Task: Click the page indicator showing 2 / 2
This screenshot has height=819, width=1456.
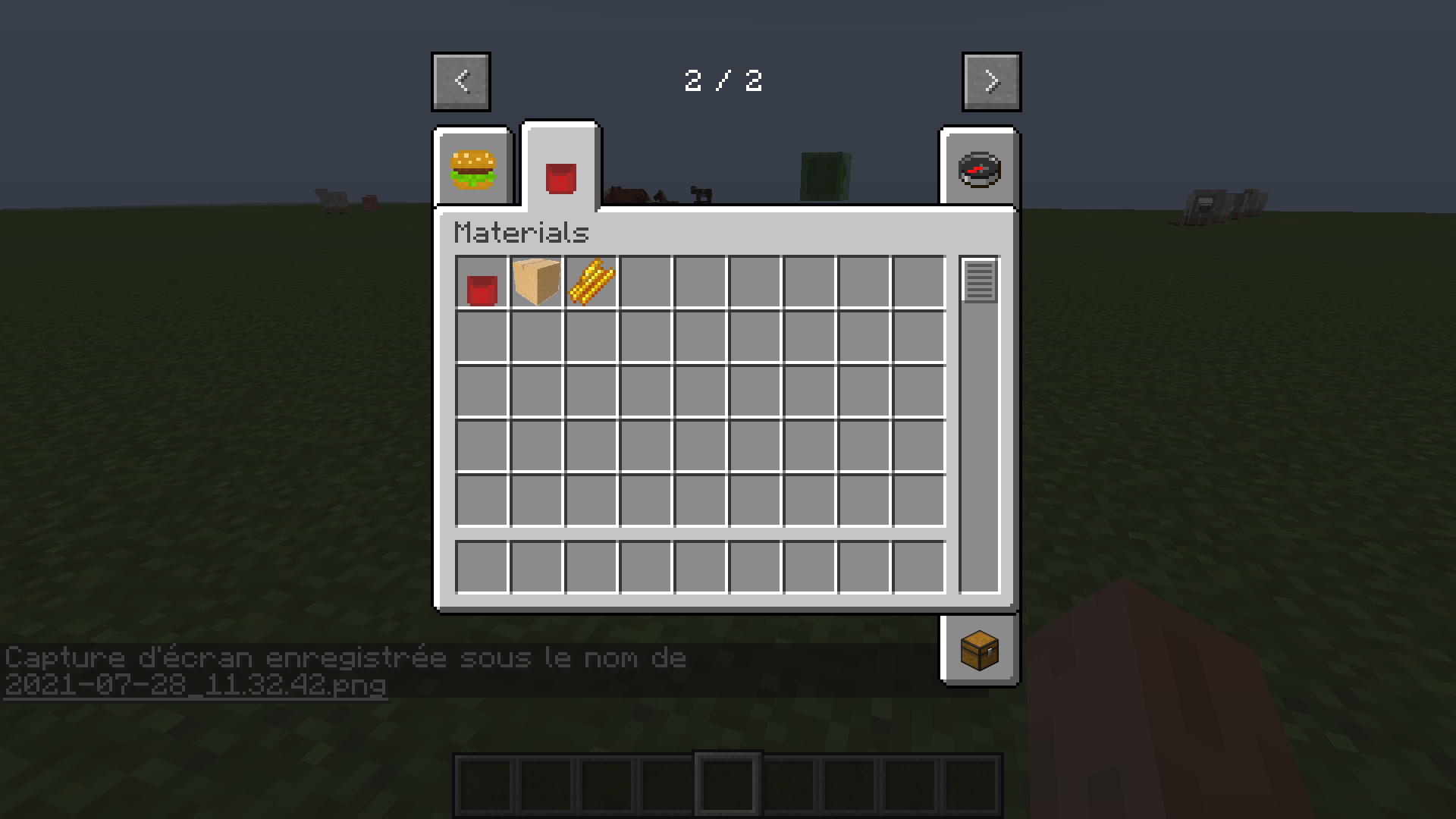Action: [726, 81]
